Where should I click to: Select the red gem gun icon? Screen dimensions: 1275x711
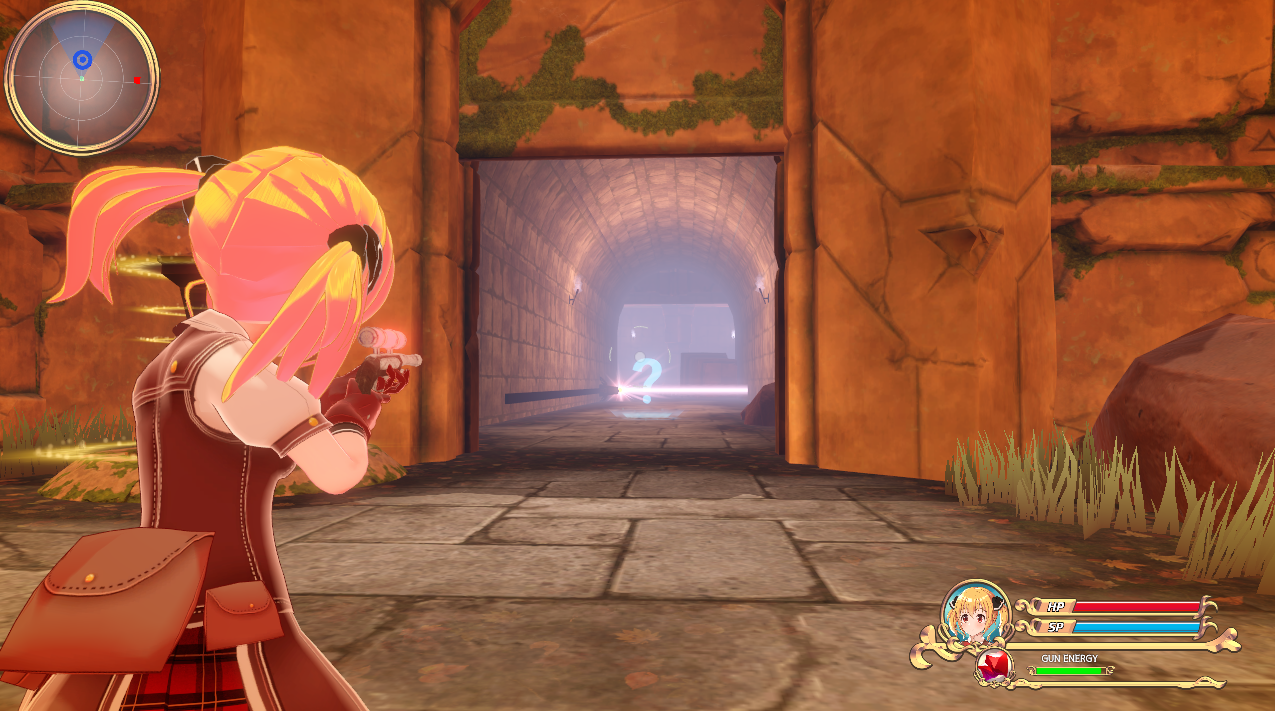993,667
